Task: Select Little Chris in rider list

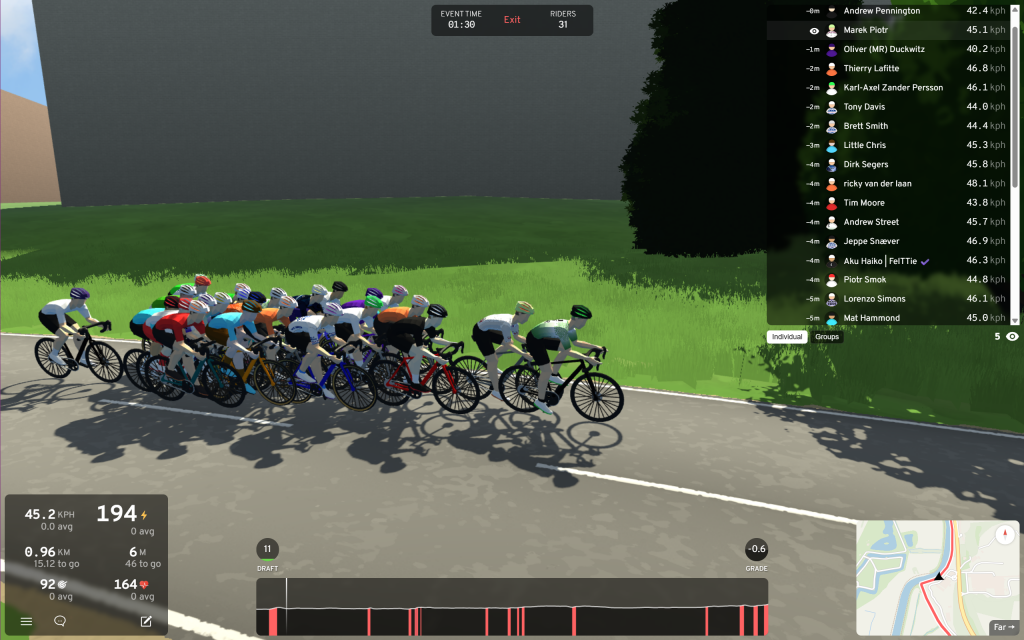Action: [864, 146]
